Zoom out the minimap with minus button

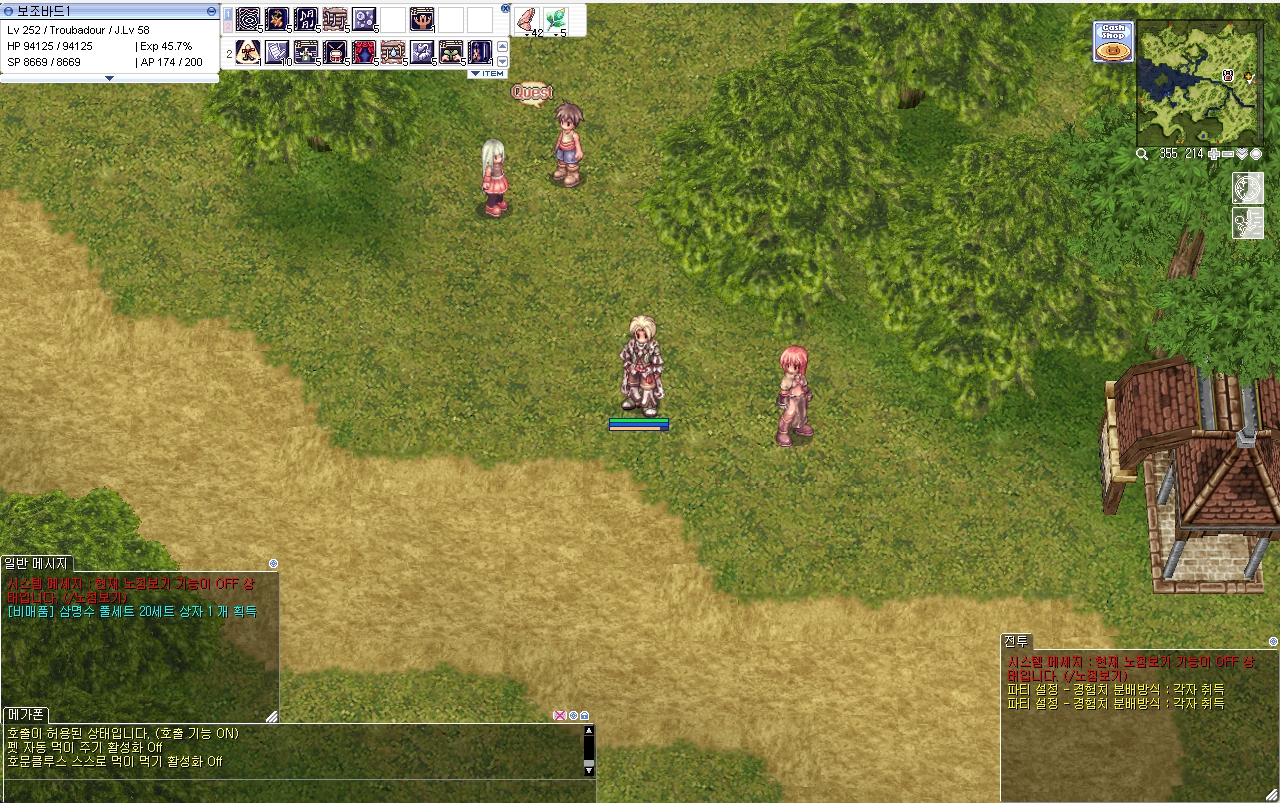pos(1228,154)
